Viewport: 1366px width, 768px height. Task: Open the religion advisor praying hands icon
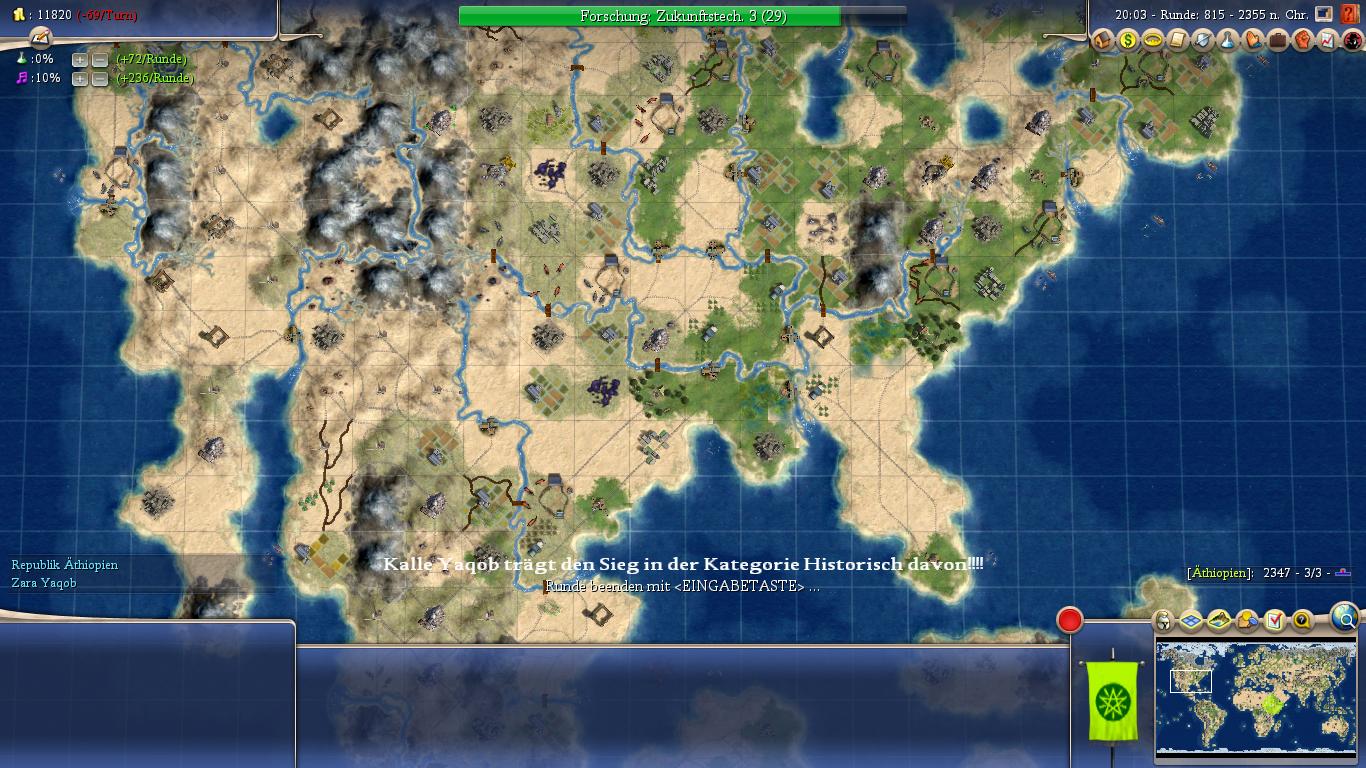[1253, 40]
